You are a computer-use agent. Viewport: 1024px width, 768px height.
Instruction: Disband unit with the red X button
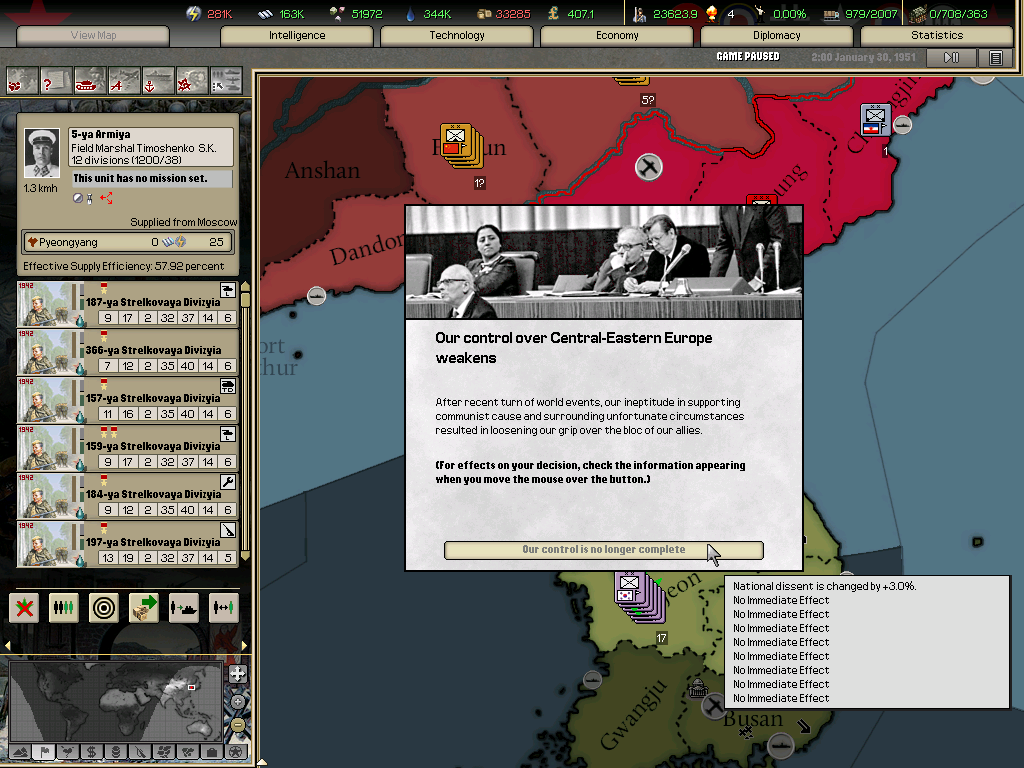(x=24, y=607)
